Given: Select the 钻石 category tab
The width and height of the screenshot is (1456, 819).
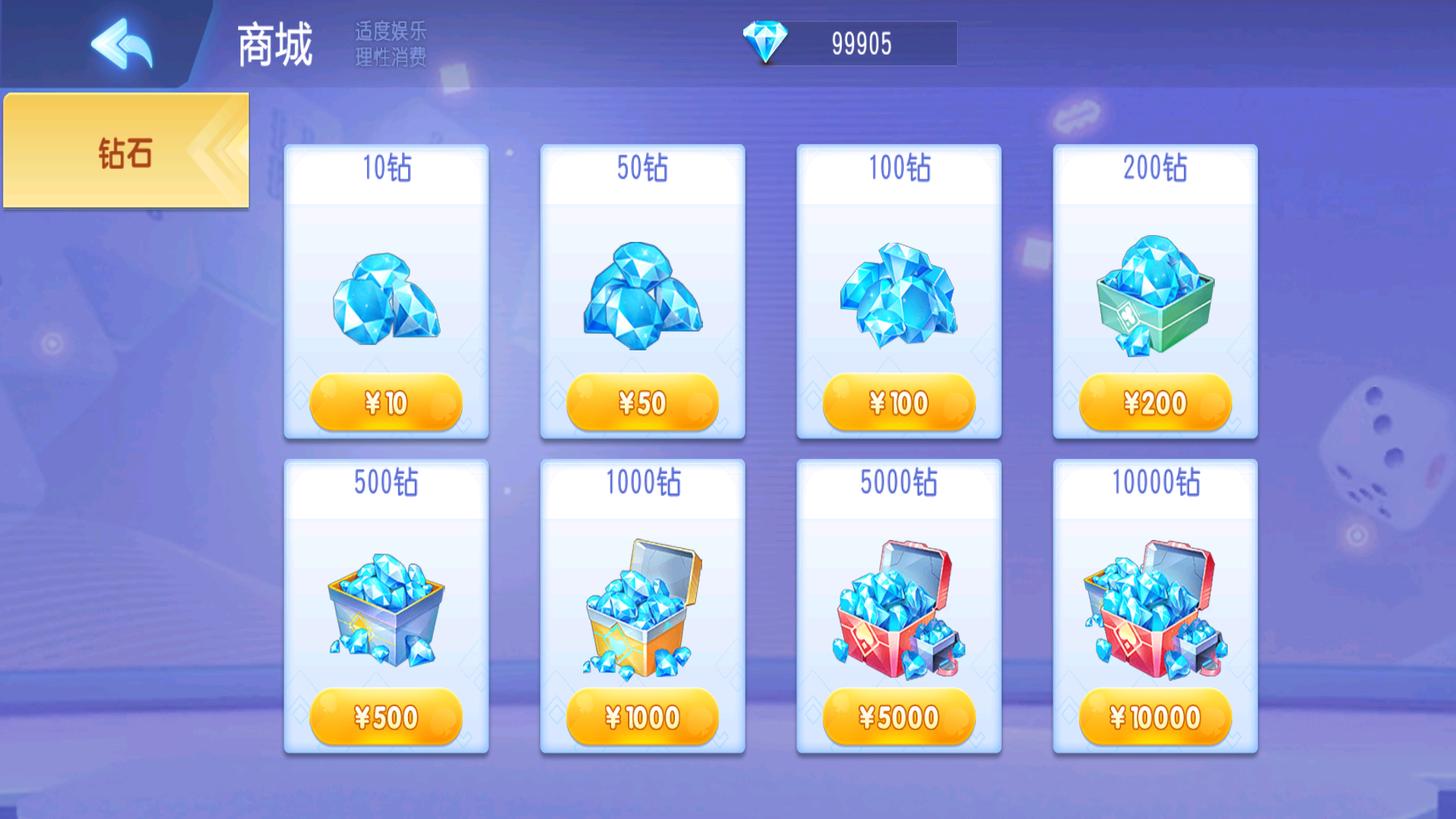Looking at the screenshot, I should [126, 152].
